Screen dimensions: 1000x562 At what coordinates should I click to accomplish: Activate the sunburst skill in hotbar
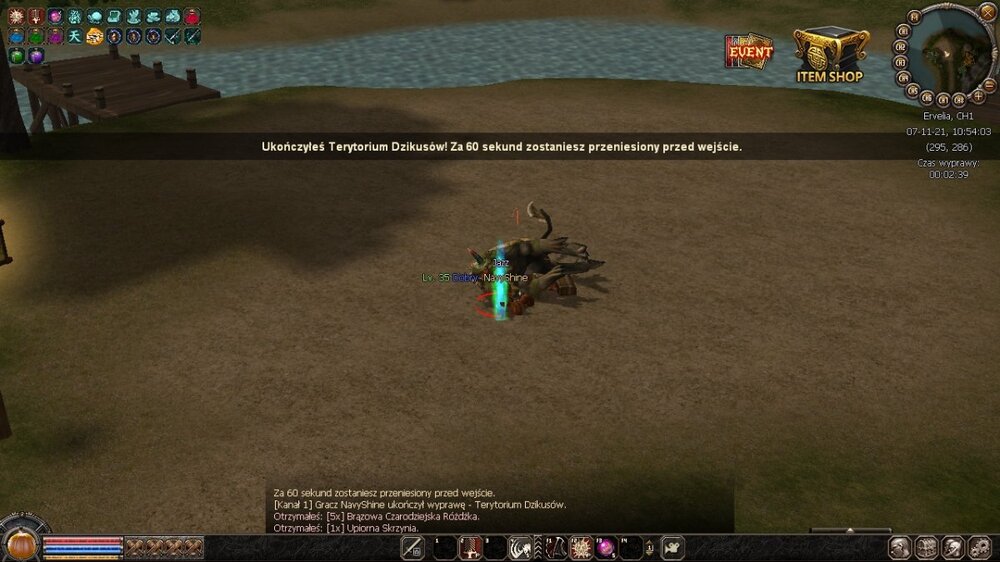click(x=579, y=548)
